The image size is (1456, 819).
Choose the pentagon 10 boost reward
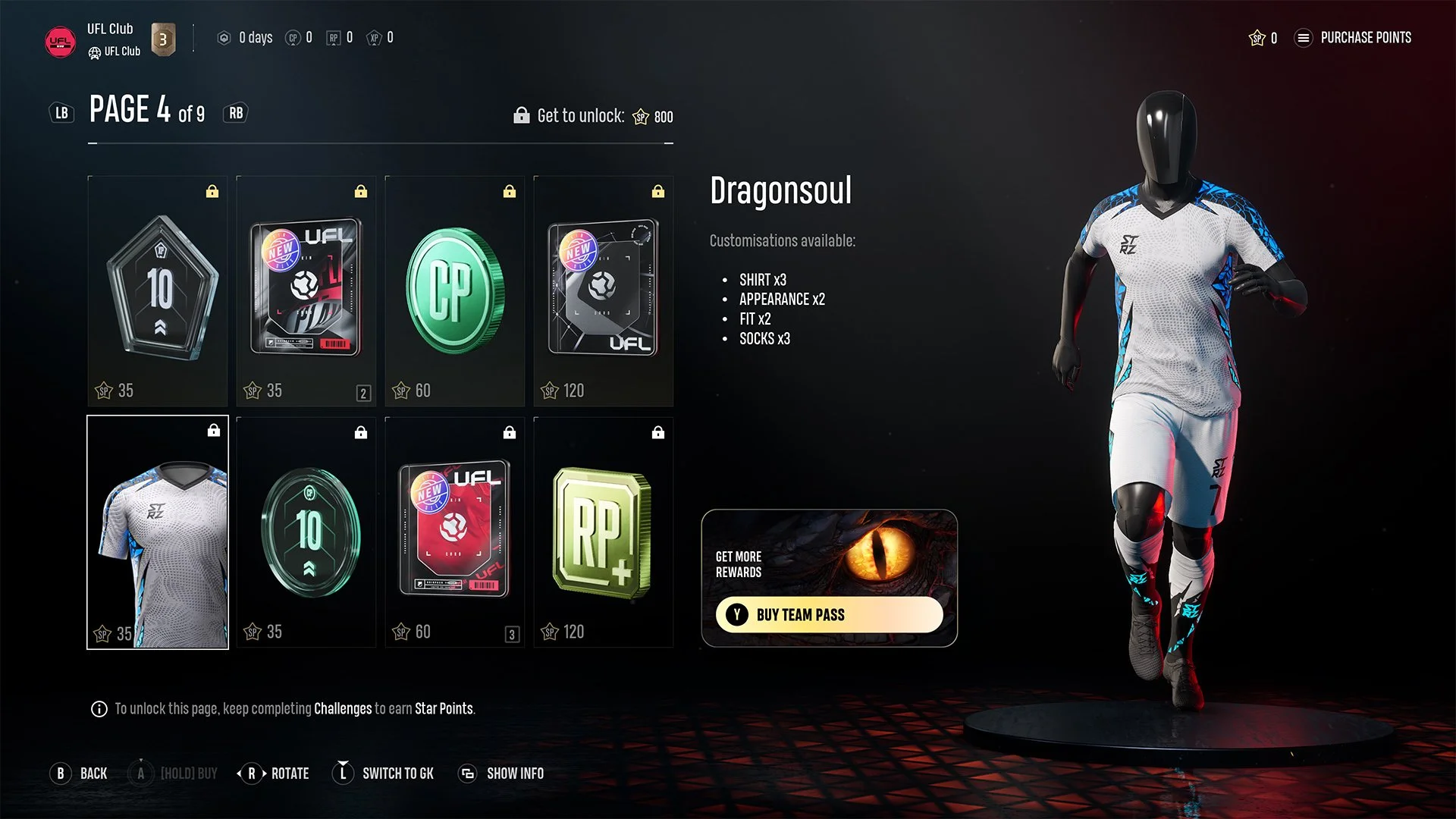158,291
